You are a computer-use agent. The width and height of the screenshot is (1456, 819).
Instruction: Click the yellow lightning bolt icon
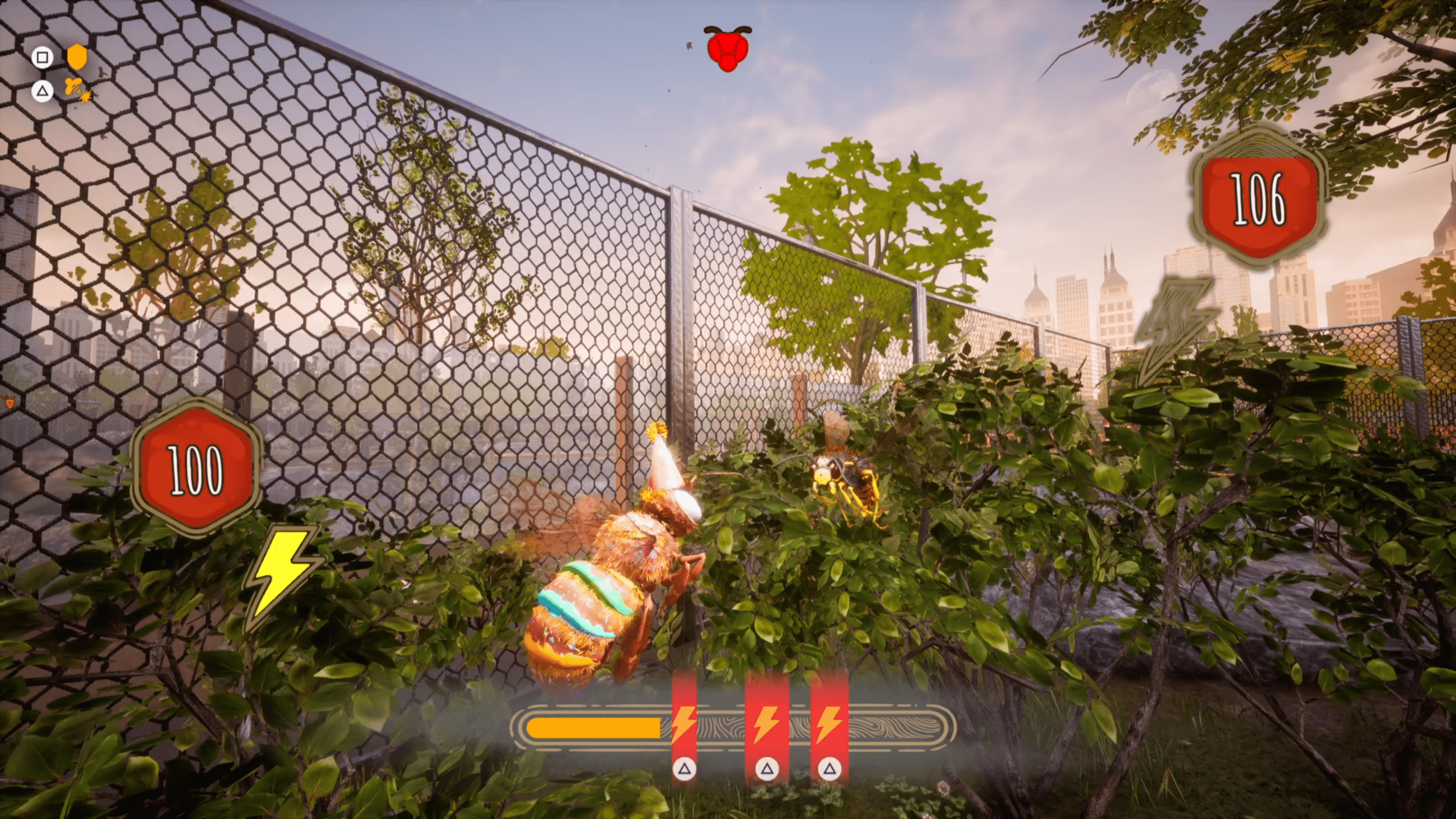tap(283, 574)
